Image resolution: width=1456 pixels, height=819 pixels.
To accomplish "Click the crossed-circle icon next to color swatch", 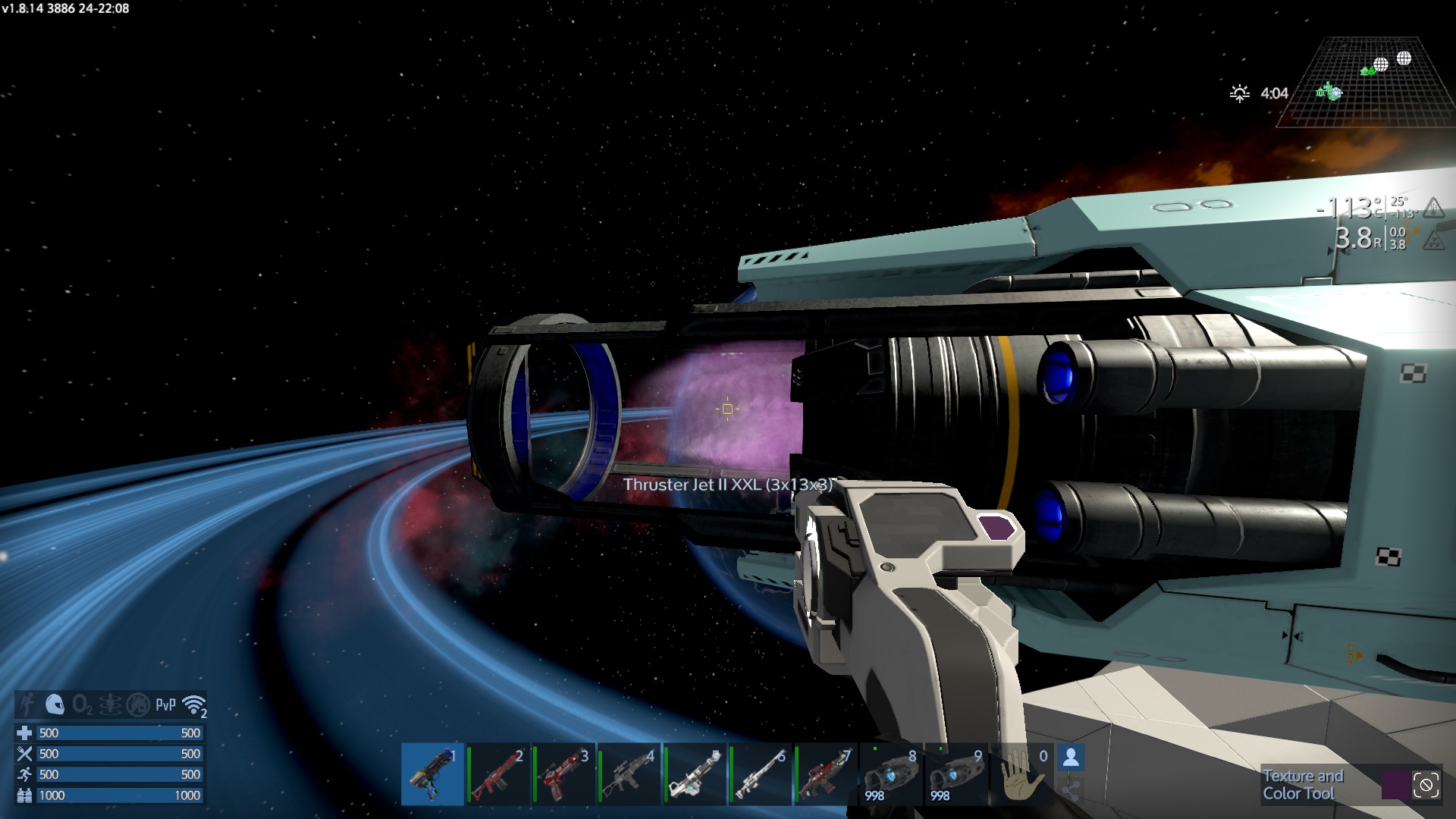I will click(x=1426, y=785).
